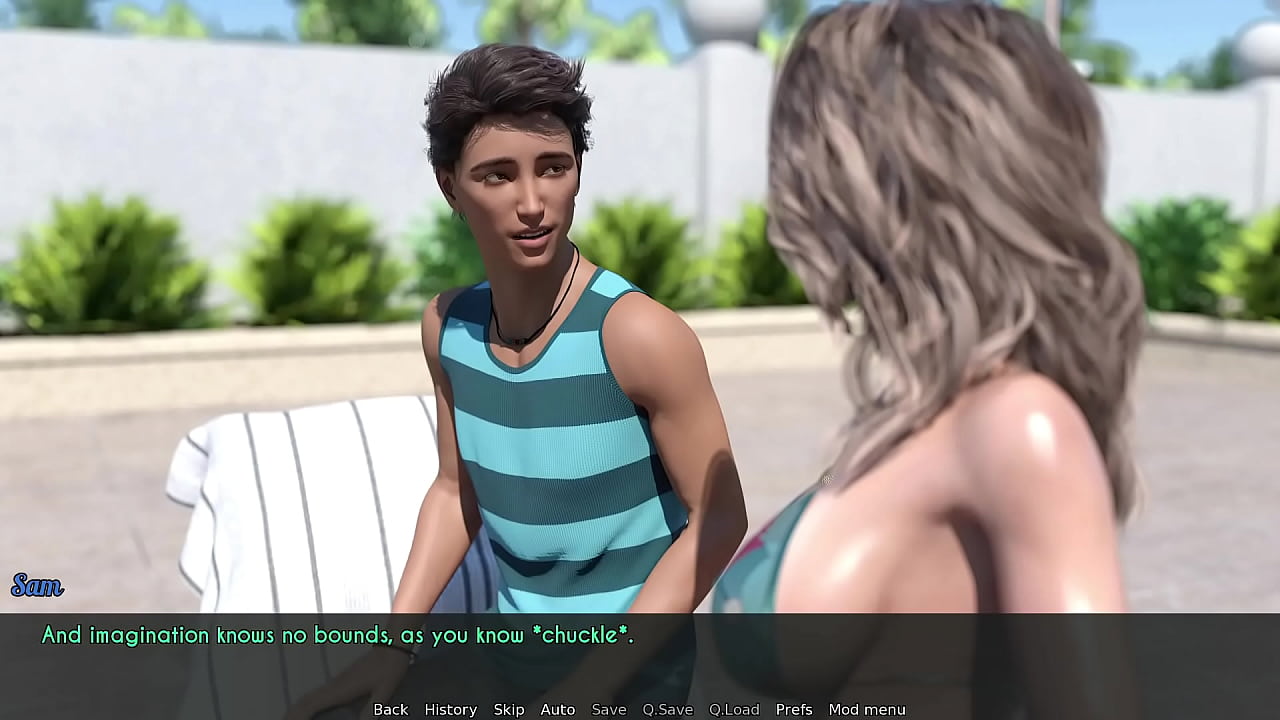Activate Skip to fast-forward dialogue

[508, 709]
